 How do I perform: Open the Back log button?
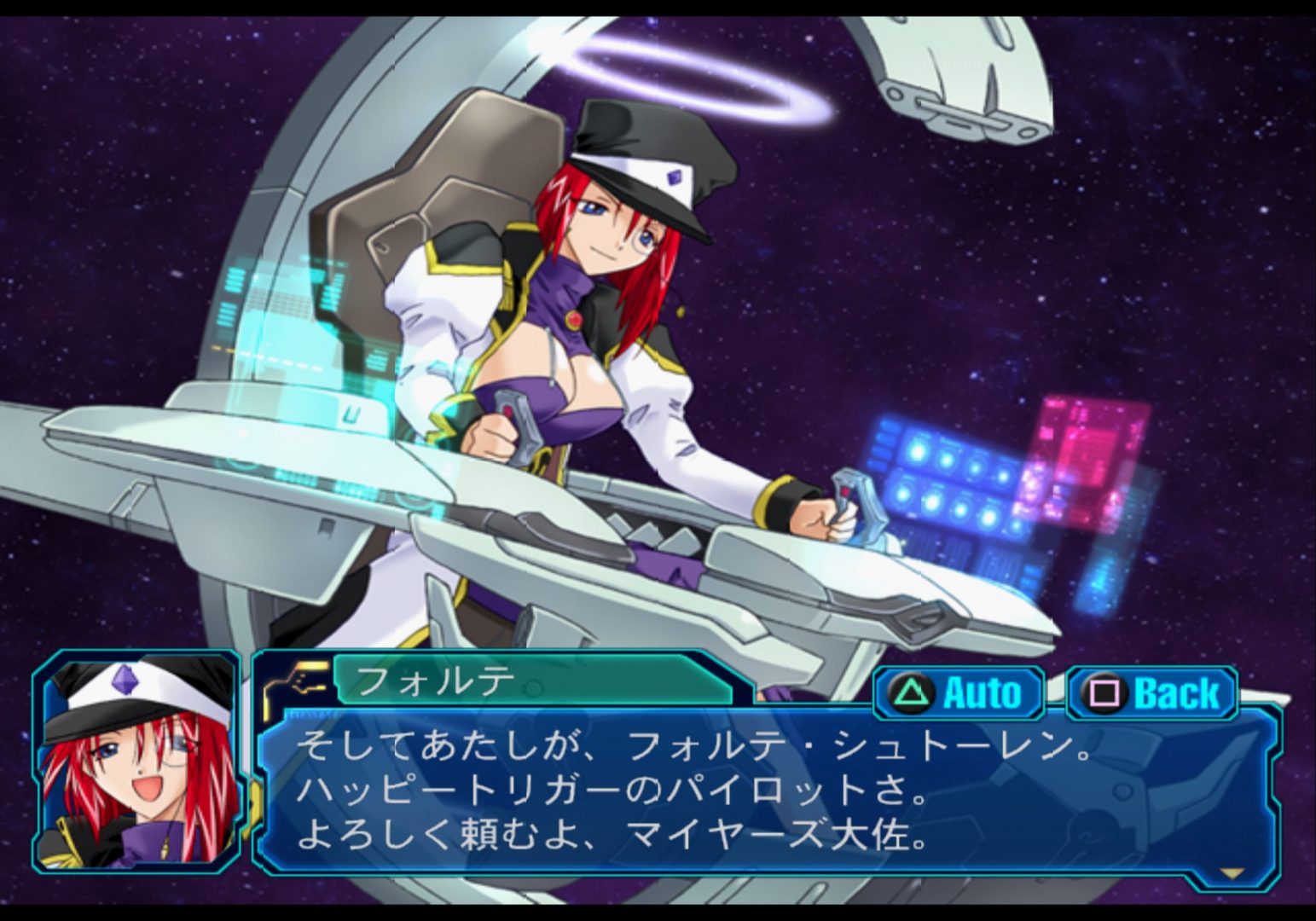point(1152,692)
